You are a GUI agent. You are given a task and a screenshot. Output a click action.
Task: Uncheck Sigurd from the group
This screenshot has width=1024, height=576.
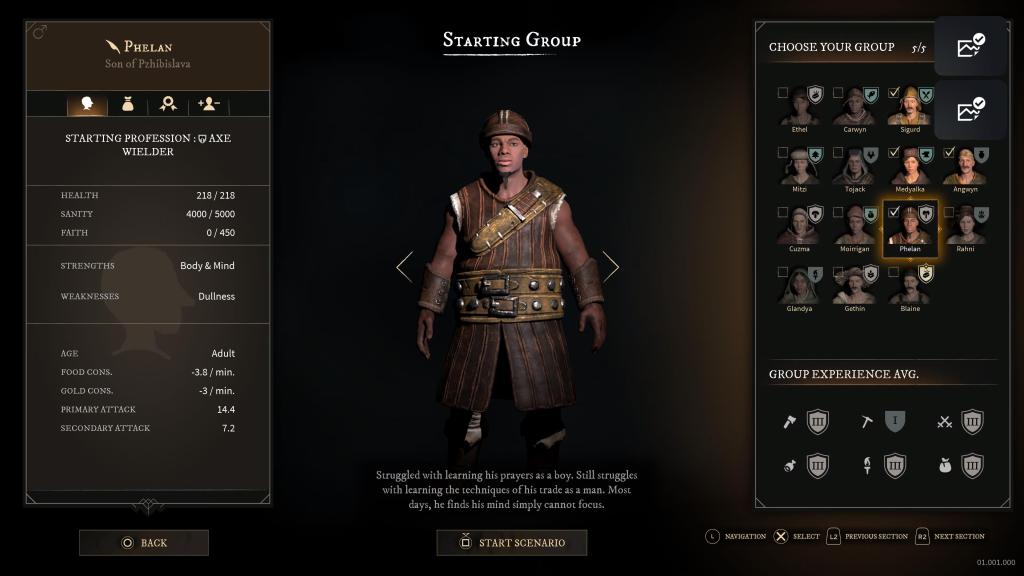pyautogui.click(x=894, y=93)
